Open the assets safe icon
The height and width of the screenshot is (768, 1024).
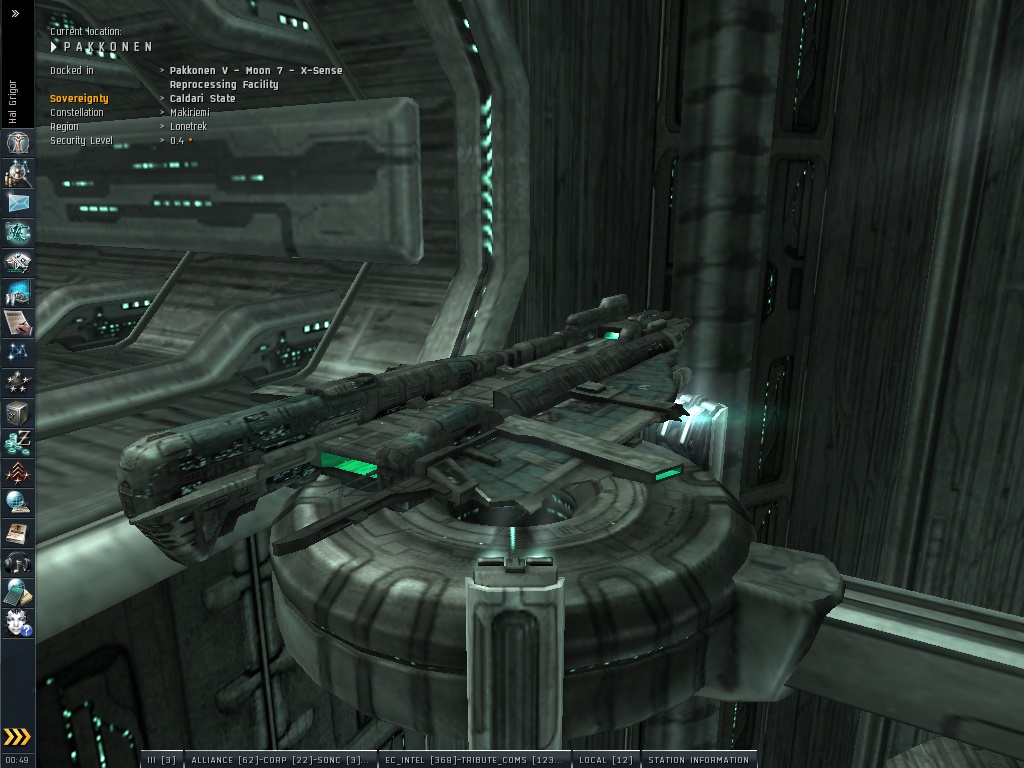coord(17,412)
